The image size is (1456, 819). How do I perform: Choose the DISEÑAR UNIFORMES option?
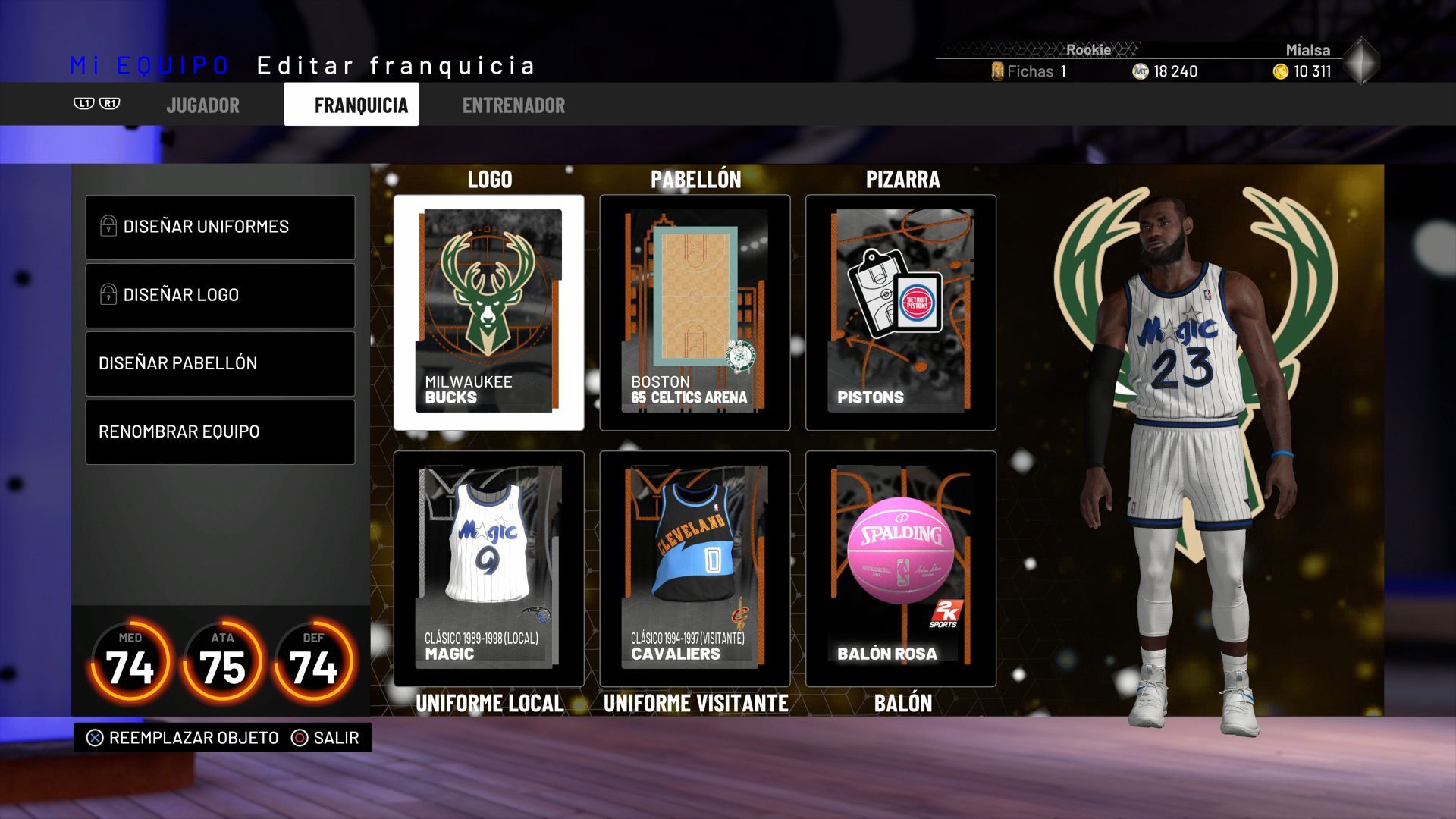coord(220,227)
